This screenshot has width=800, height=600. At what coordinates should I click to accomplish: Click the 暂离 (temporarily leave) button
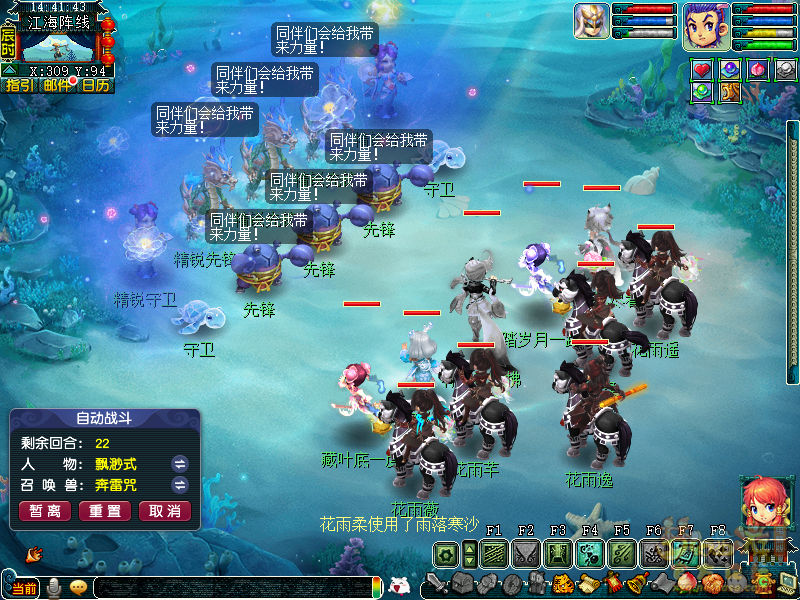click(x=45, y=511)
